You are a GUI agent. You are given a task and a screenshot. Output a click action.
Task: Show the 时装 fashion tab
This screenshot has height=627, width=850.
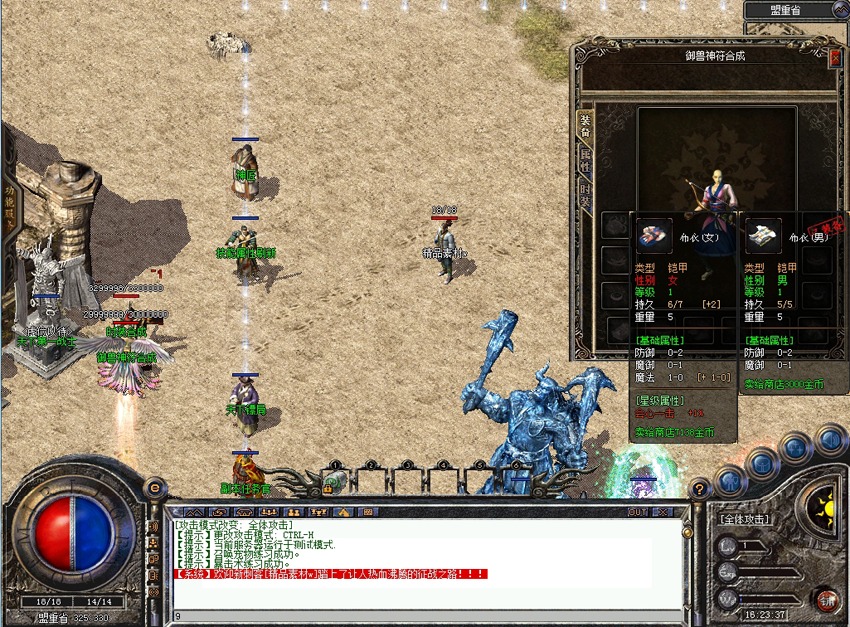coord(586,192)
